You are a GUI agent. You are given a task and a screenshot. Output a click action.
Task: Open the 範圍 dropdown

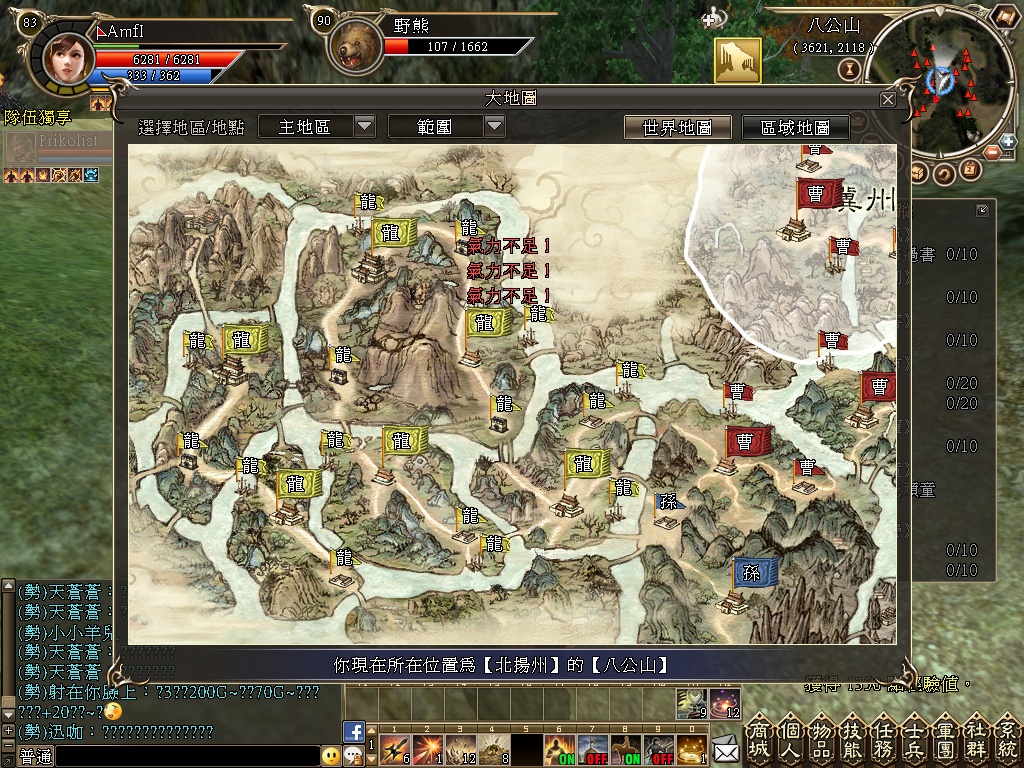(x=446, y=126)
